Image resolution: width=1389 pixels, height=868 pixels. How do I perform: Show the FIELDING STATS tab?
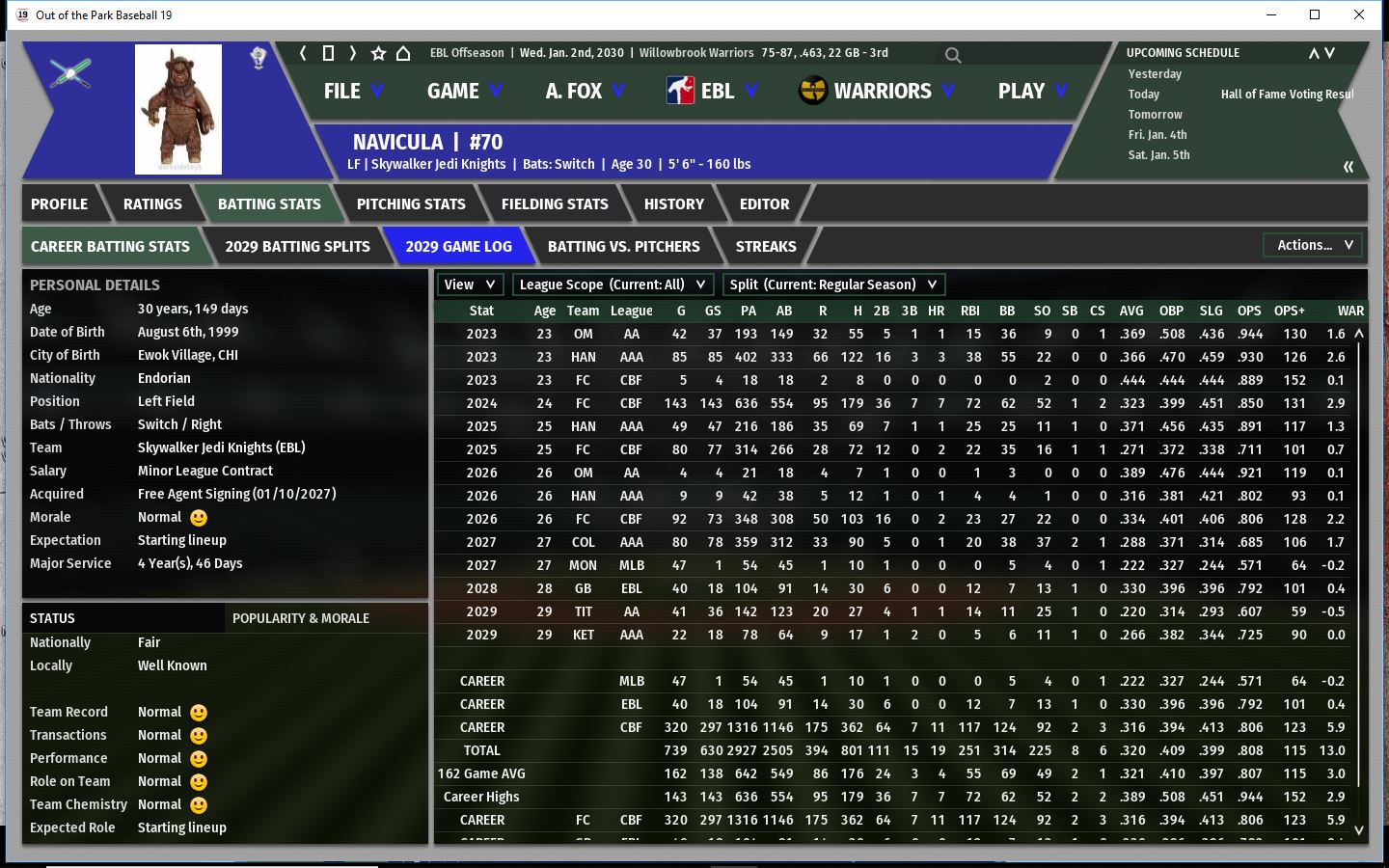pos(555,204)
